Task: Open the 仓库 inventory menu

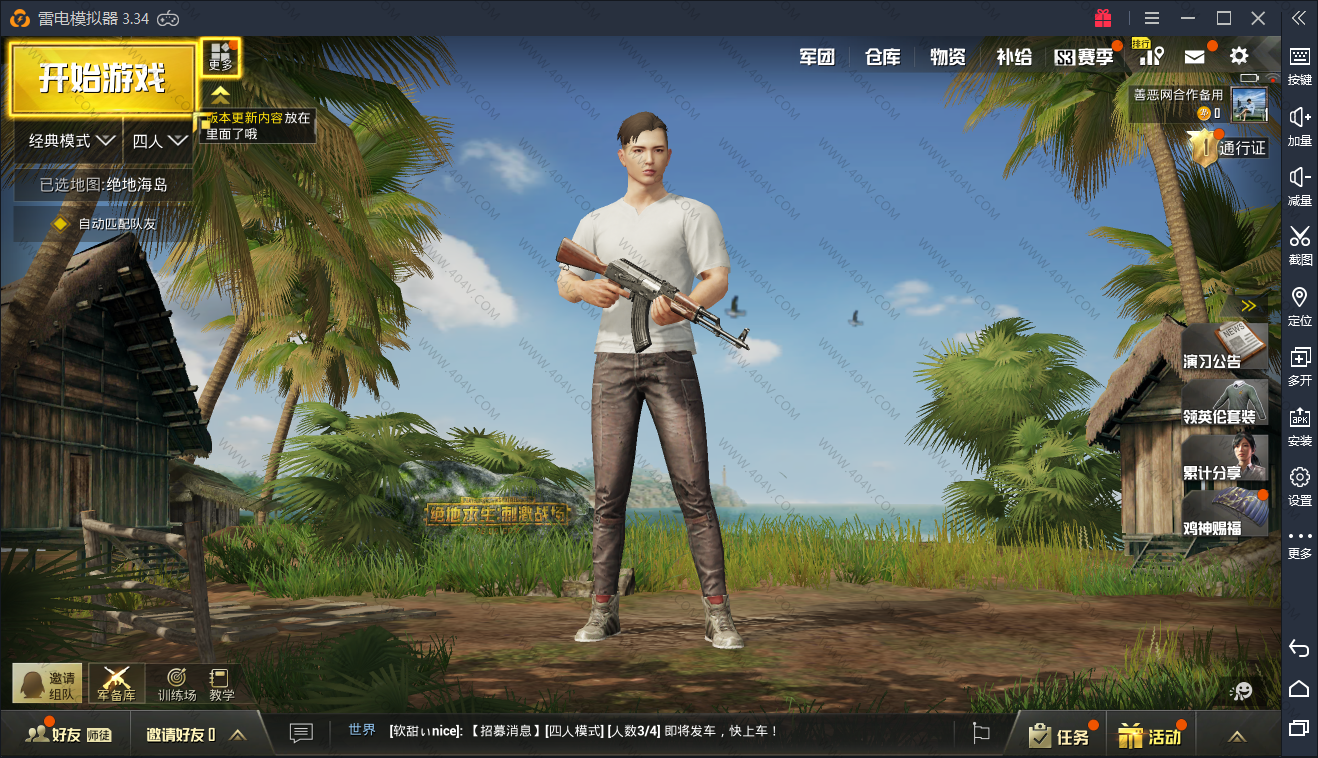Action: (x=882, y=57)
